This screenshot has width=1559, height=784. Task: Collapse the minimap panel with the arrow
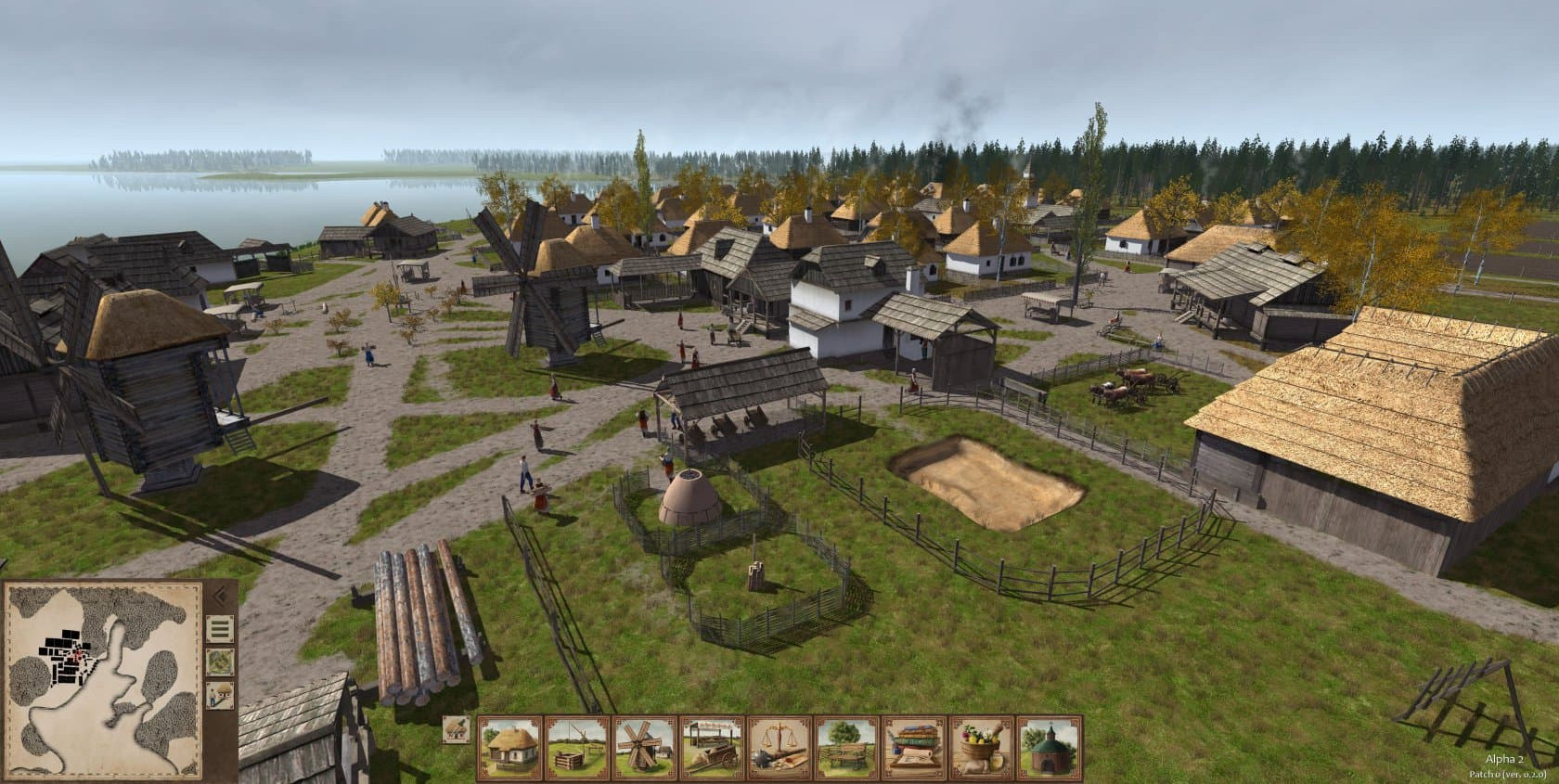(220, 593)
